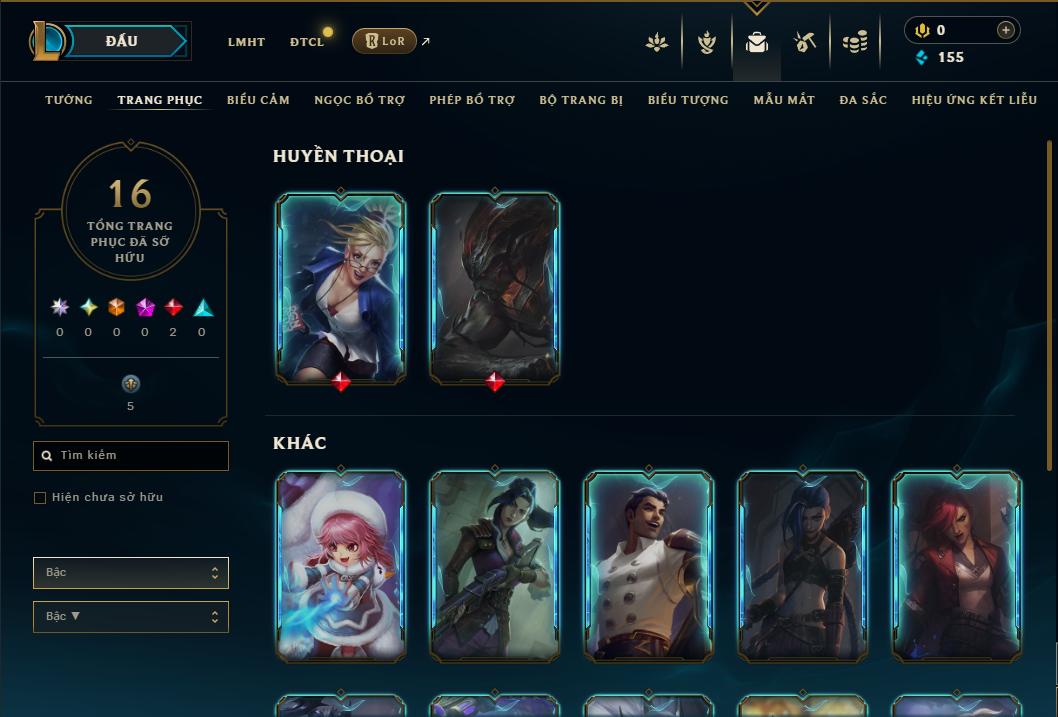The height and width of the screenshot is (717, 1058).
Task: Choose the dark armored legendary skin card
Action: click(x=495, y=287)
